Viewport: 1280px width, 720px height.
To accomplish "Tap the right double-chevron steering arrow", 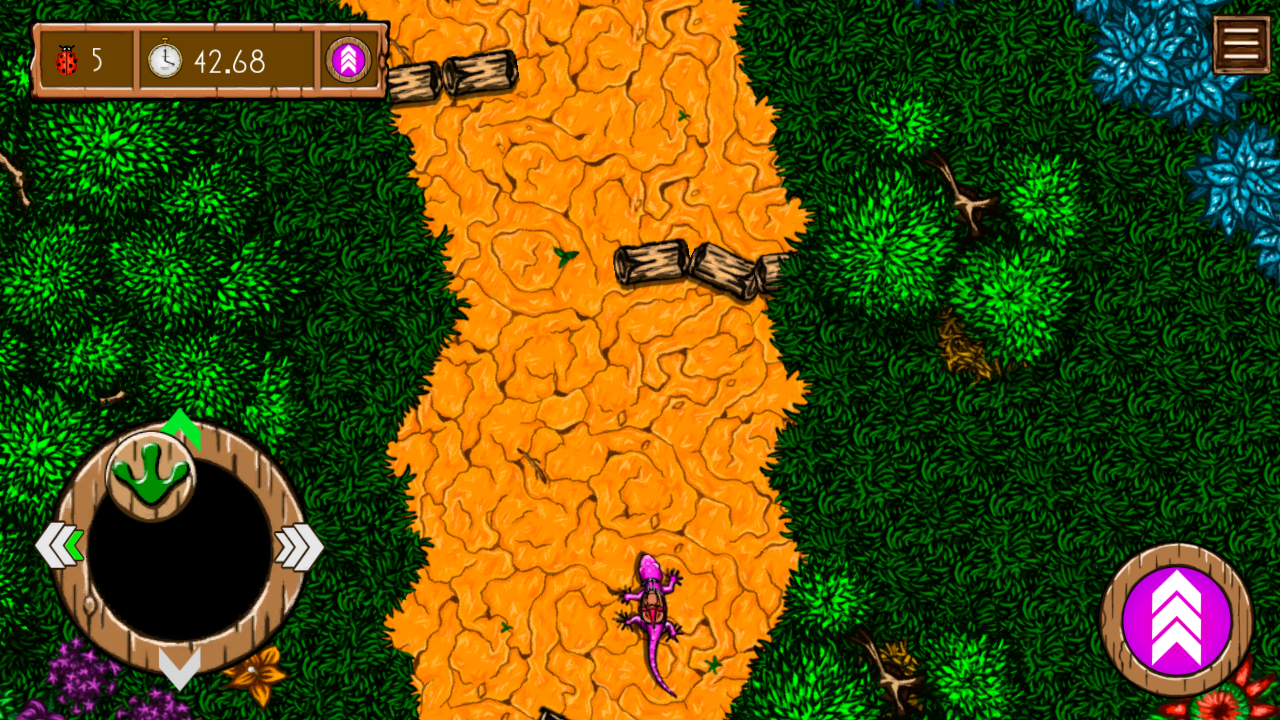I will click(299, 546).
